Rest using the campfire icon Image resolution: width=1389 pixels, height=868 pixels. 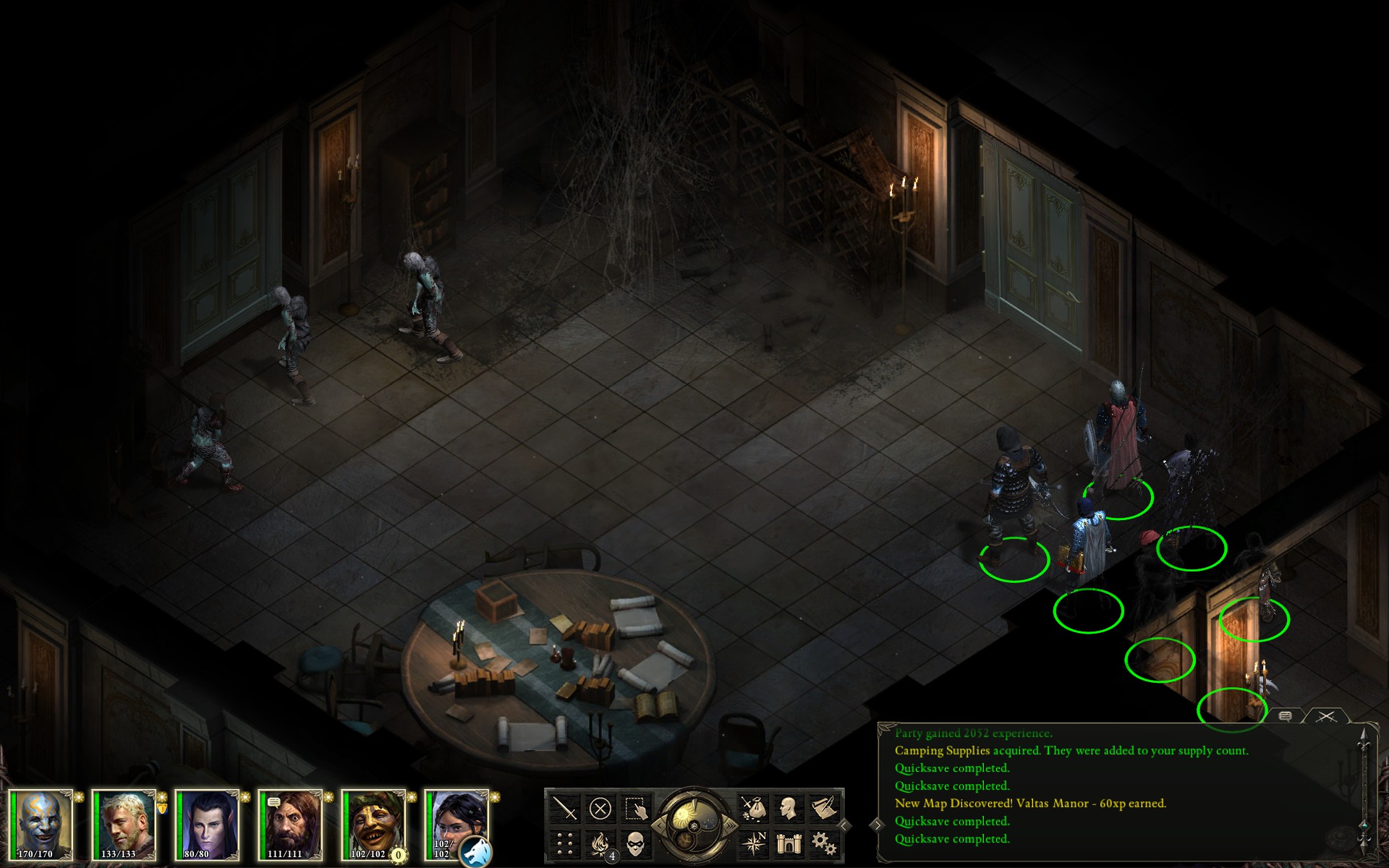tap(600, 843)
